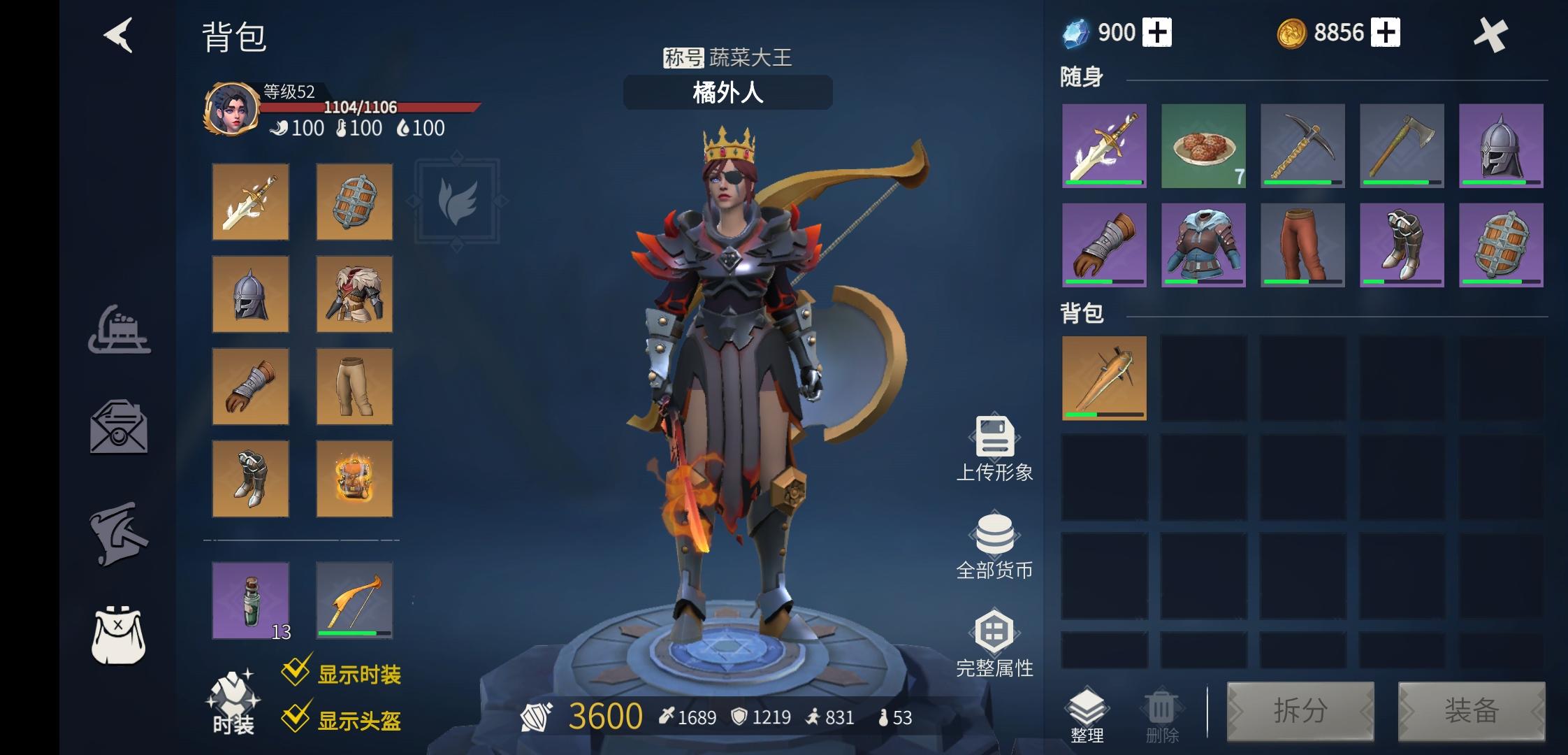Open the mail envelope sidebar icon

tap(119, 427)
